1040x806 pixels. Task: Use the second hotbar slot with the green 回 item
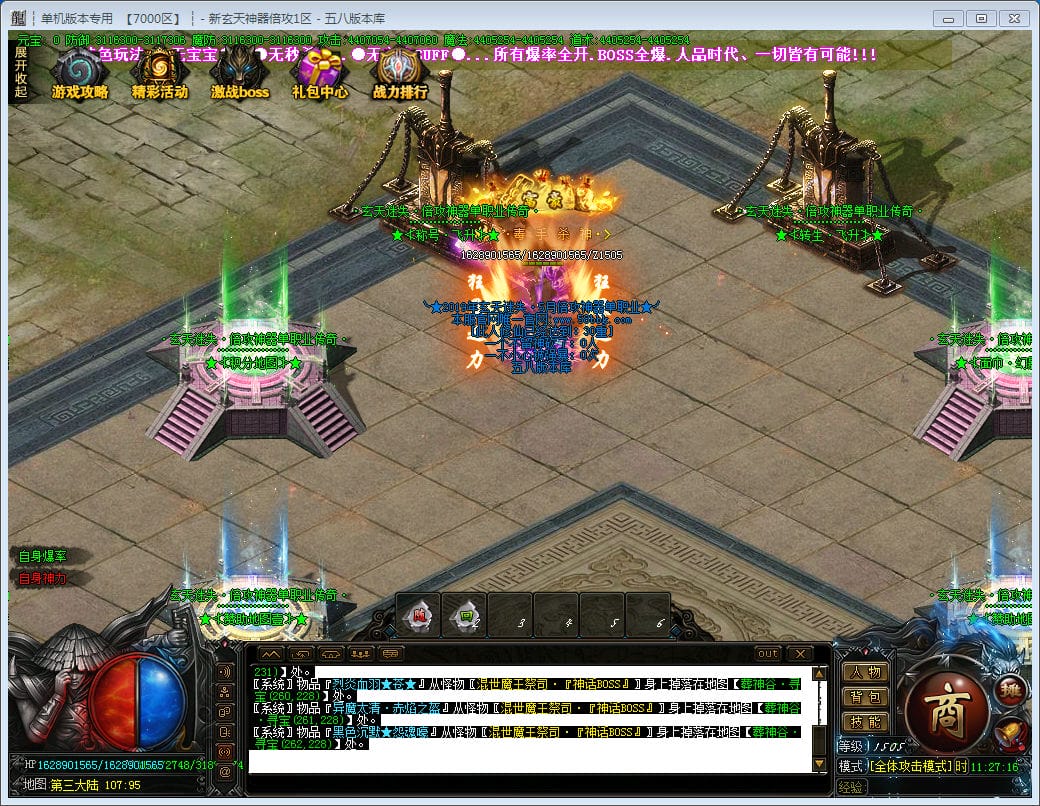(464, 616)
